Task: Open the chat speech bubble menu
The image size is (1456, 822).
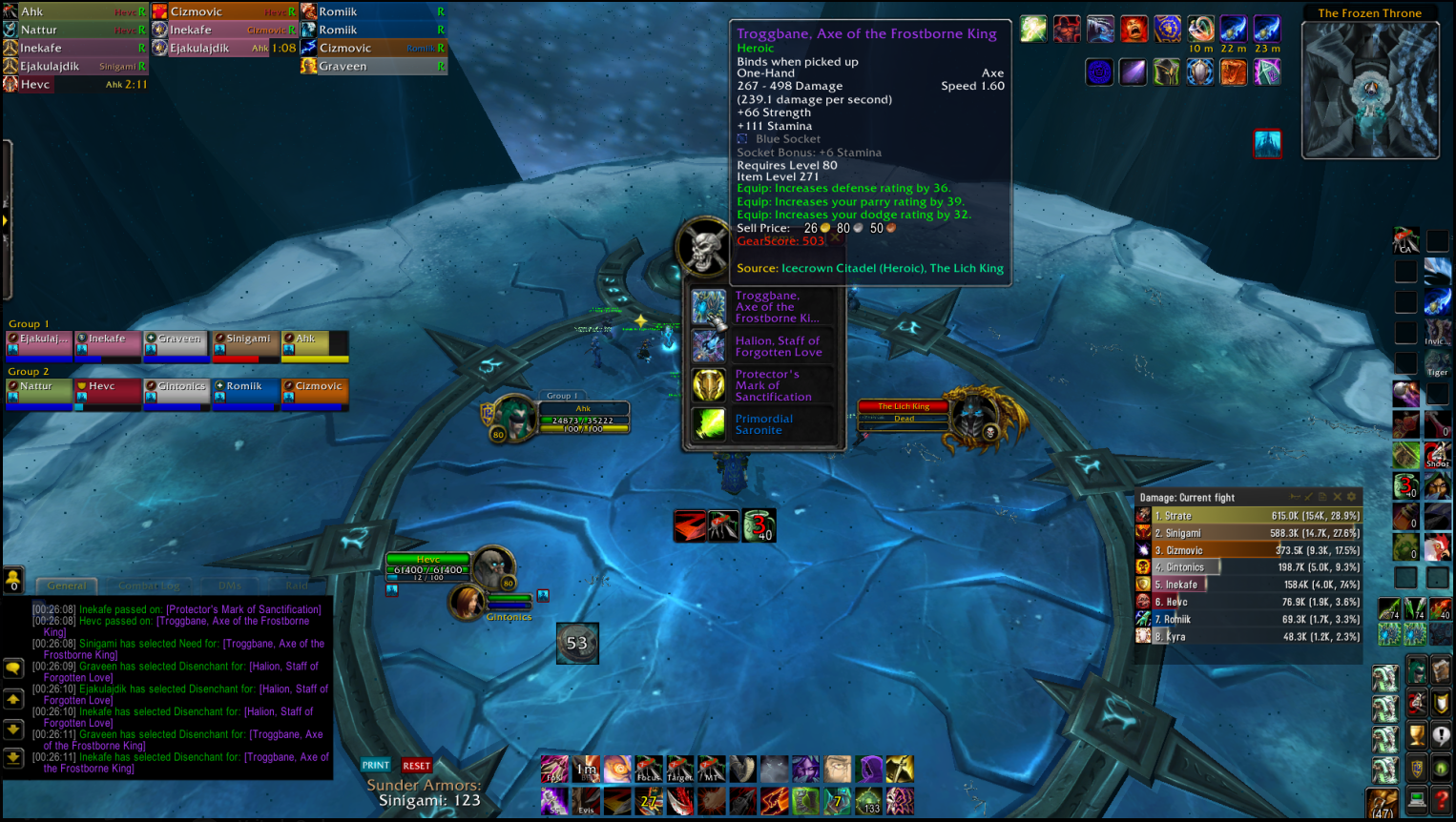Action: 13,668
